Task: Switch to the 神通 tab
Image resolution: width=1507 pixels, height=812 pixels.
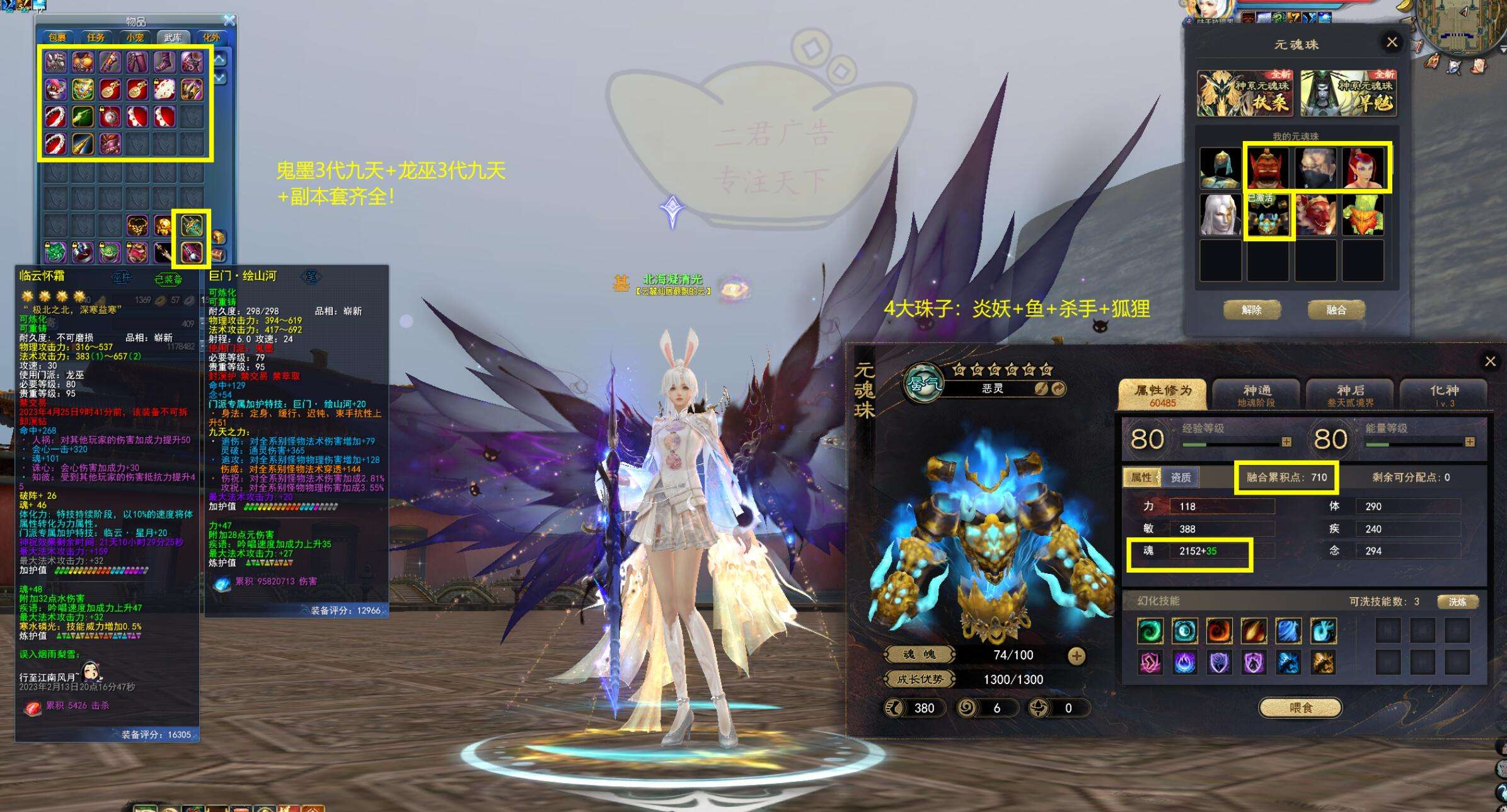Action: point(1256,395)
